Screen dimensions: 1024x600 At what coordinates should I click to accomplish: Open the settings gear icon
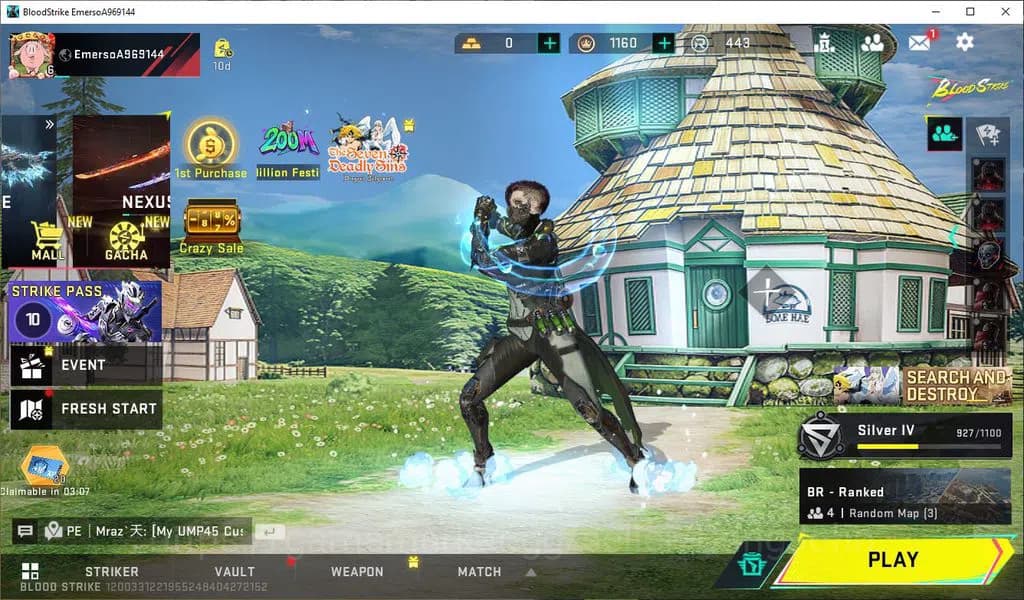click(964, 42)
